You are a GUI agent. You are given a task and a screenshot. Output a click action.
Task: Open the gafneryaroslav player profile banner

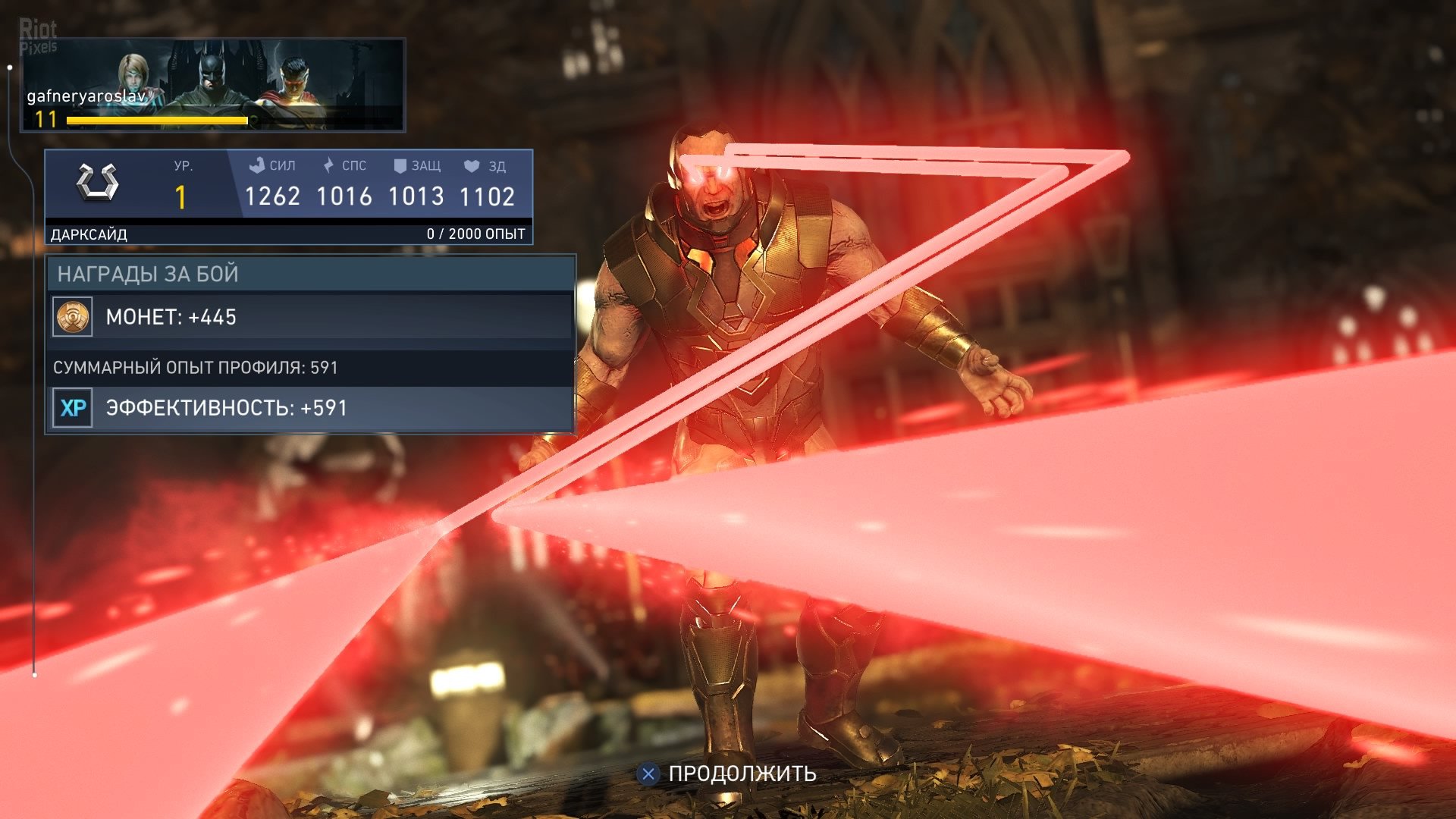[x=213, y=85]
